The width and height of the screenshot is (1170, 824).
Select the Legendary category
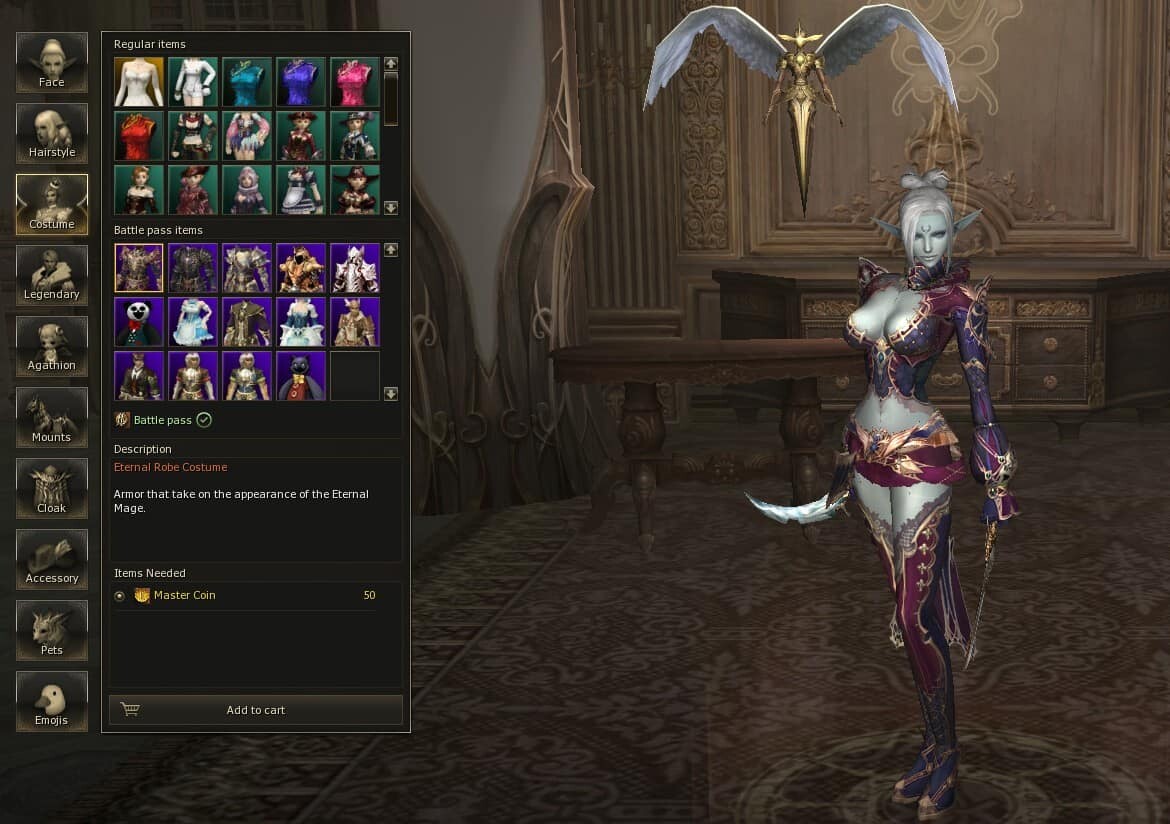click(x=52, y=275)
